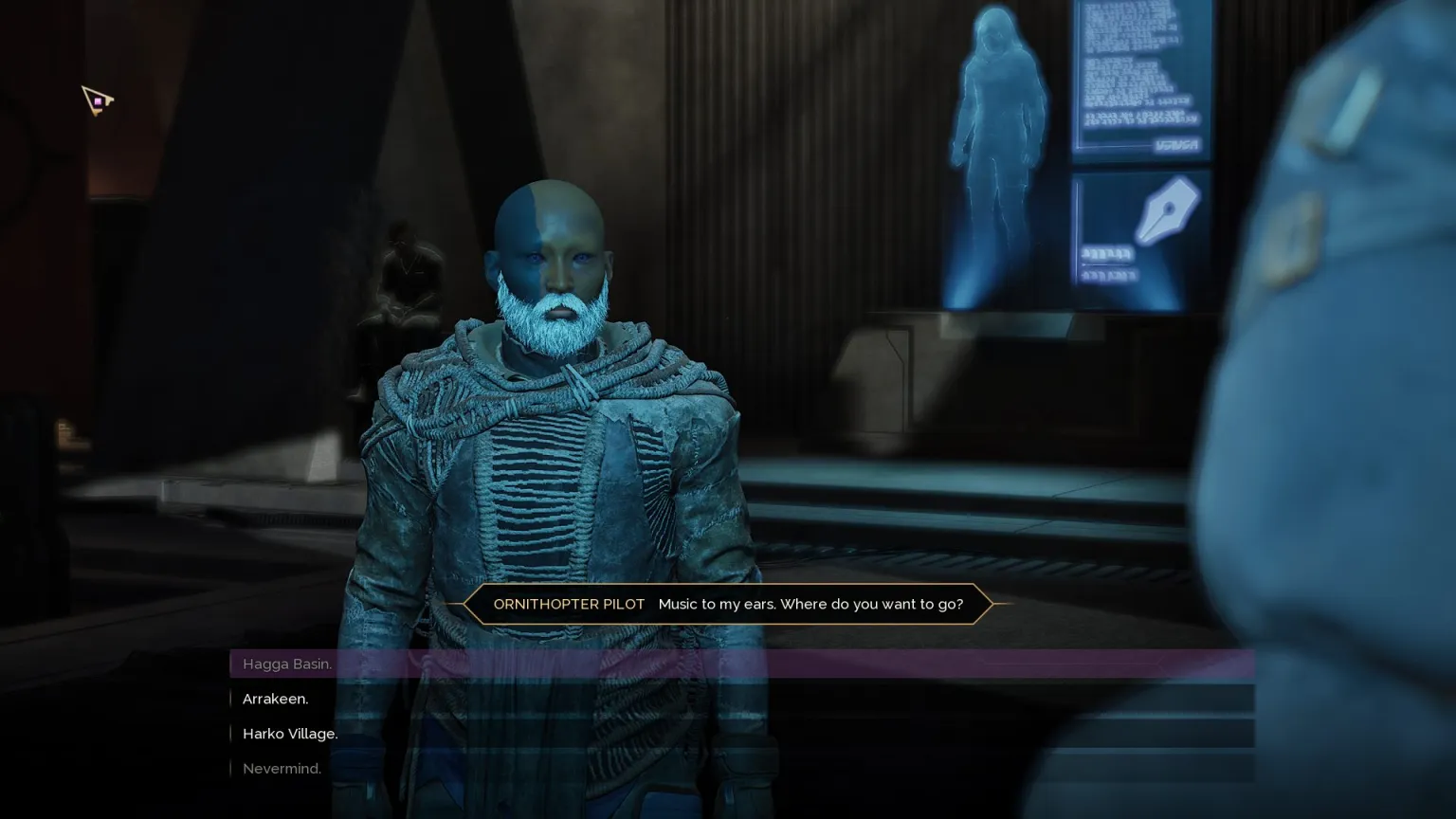Select Arrakeen as travel destination

[276, 699]
